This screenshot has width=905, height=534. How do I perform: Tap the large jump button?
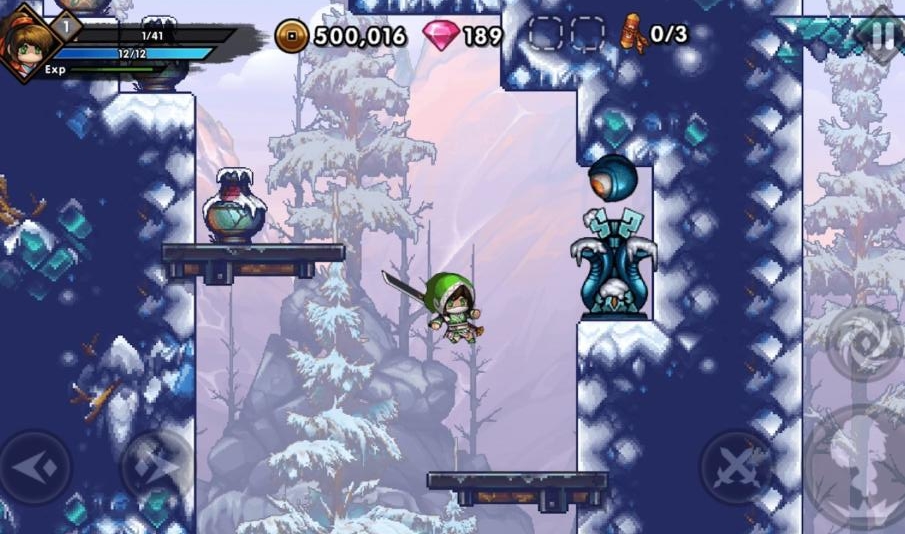pos(858,470)
